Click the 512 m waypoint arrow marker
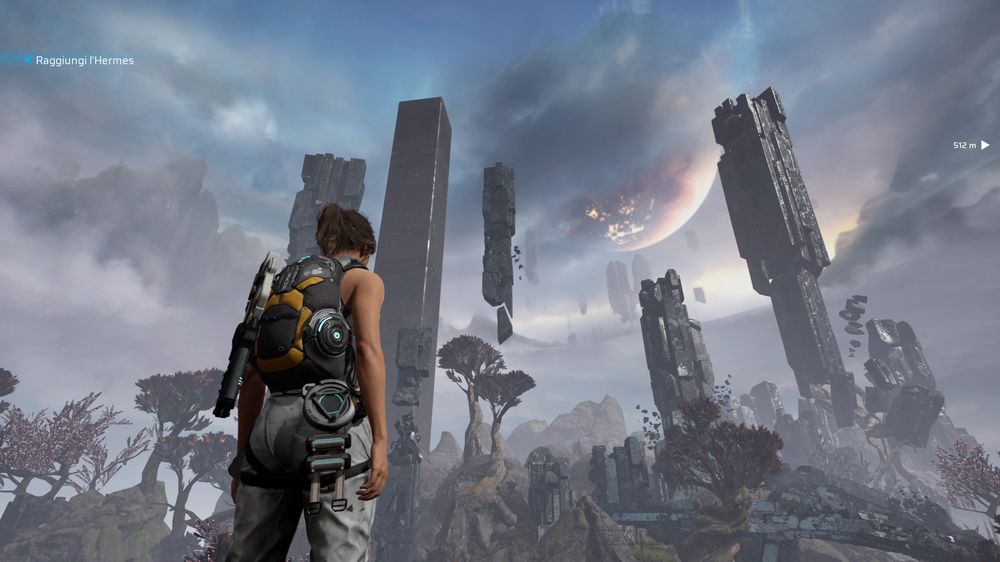The image size is (1000, 562). click(985, 145)
